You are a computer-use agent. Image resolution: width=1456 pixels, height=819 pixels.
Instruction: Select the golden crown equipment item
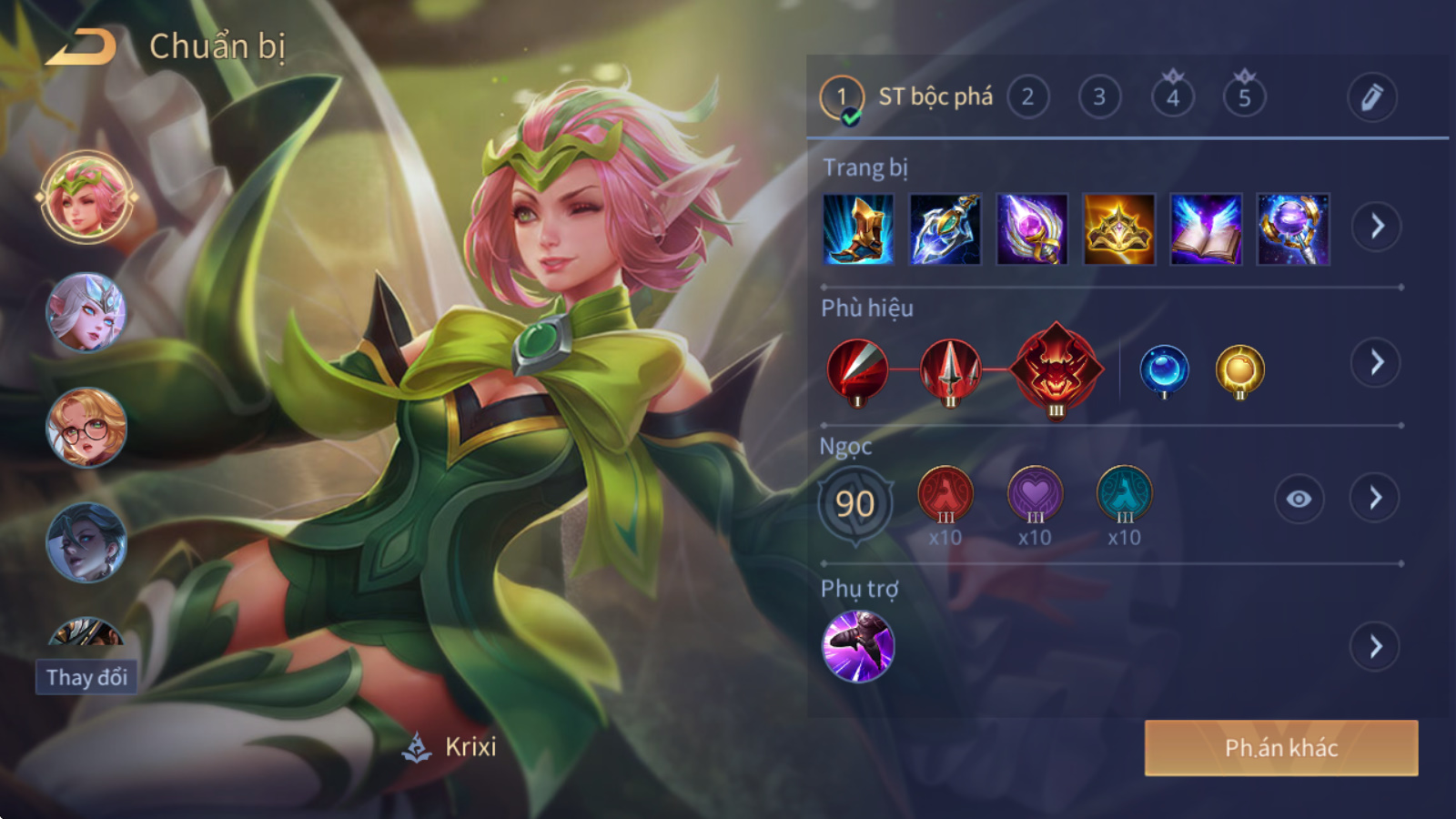1118,229
